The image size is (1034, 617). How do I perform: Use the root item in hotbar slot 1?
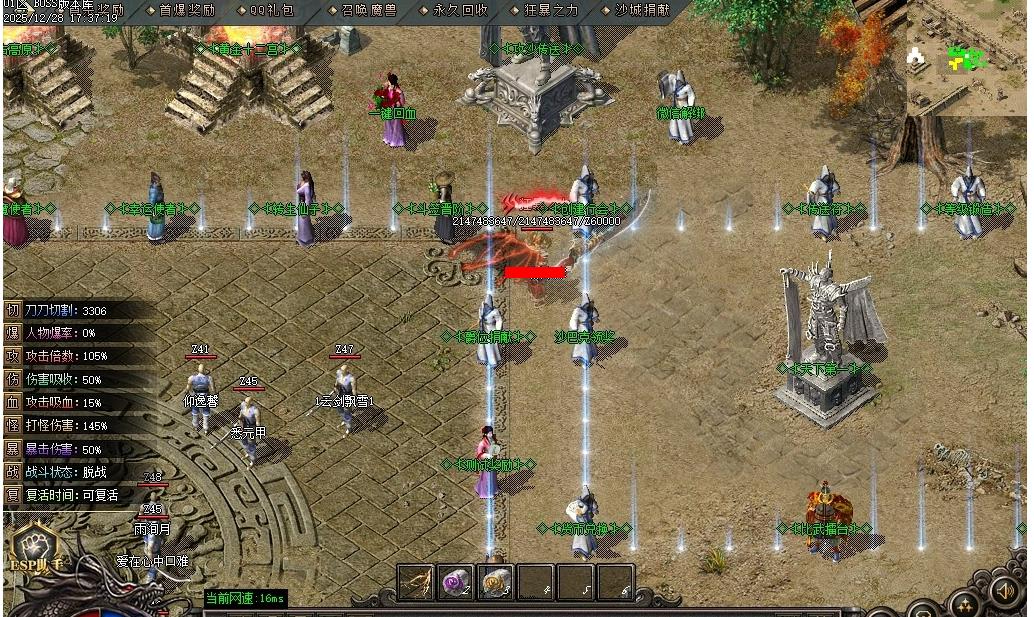(416, 582)
